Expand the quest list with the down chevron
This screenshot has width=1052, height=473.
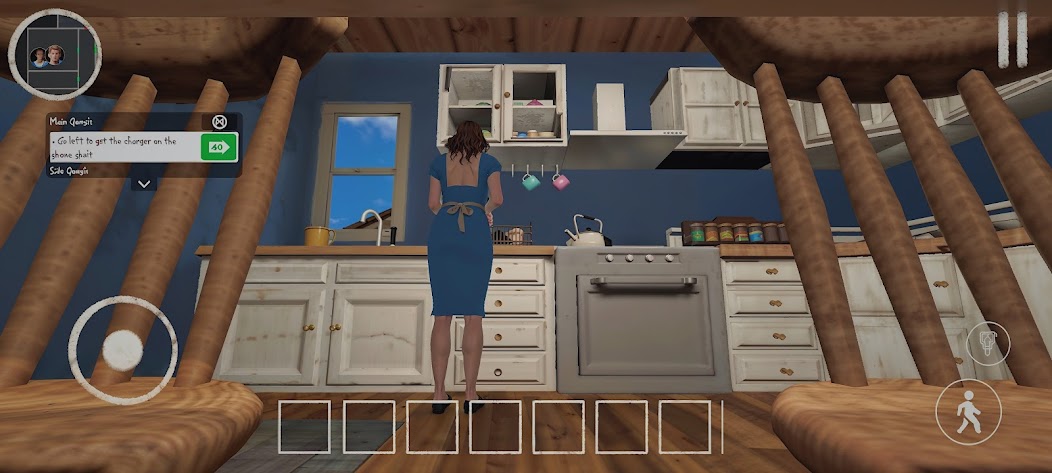click(x=144, y=184)
